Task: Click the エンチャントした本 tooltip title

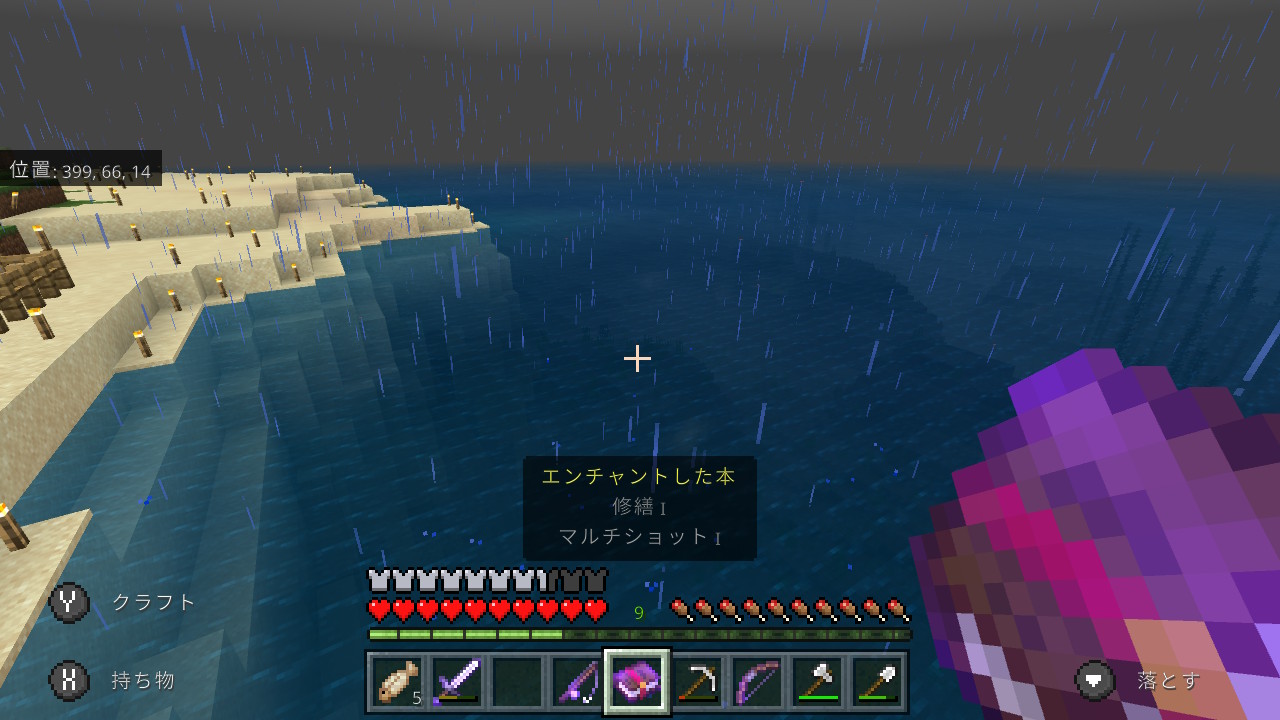Action: 639,477
